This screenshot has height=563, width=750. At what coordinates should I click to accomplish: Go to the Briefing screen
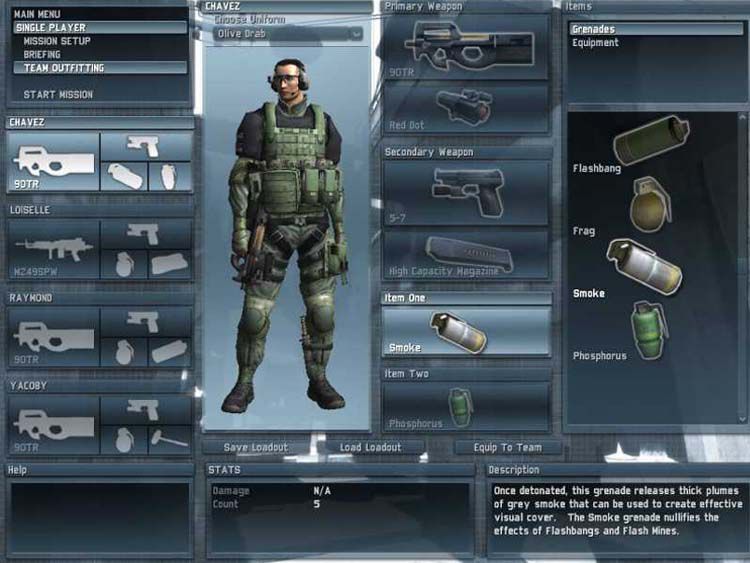[45, 55]
